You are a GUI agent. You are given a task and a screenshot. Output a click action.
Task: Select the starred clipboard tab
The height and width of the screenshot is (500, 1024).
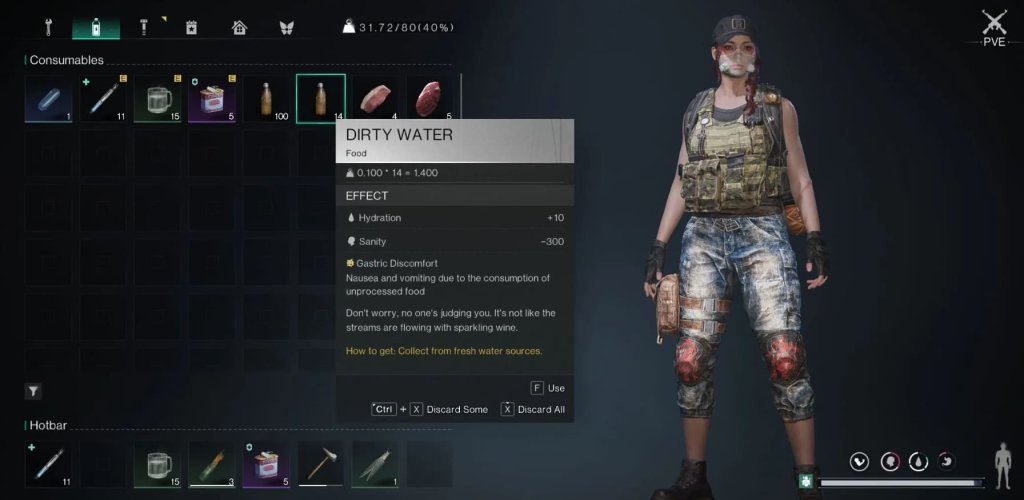pos(191,27)
